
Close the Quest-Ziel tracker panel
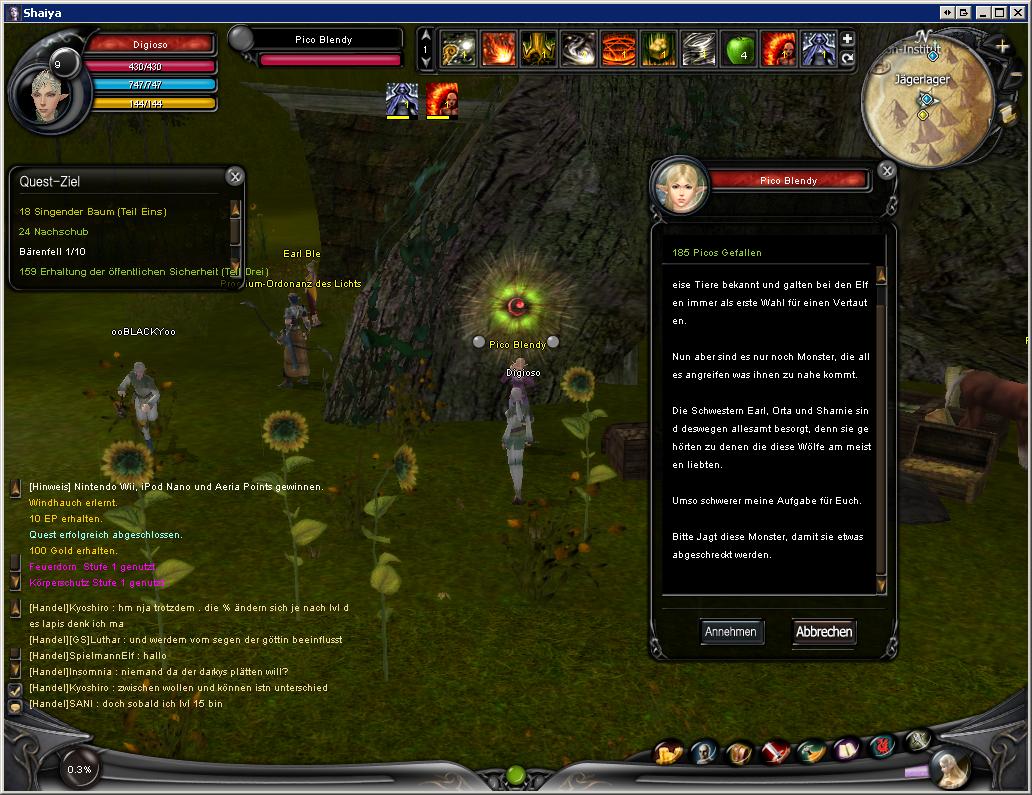[x=234, y=177]
